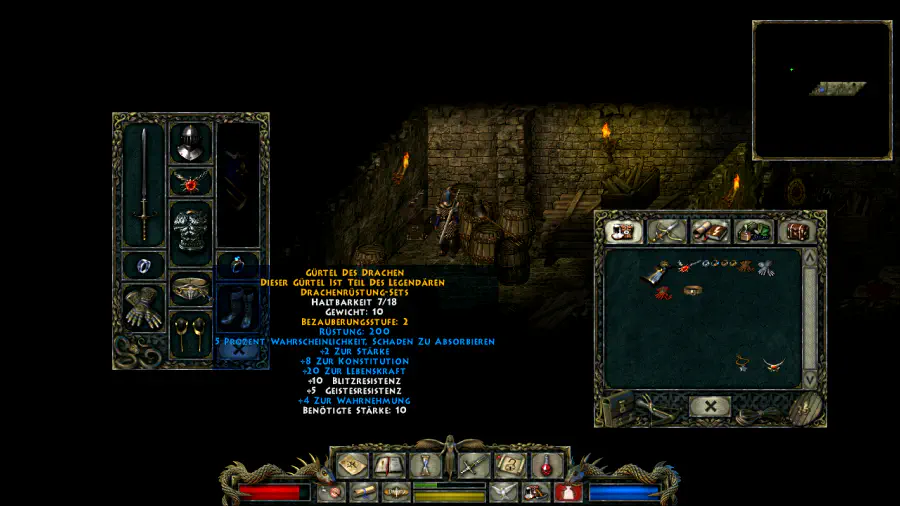This screenshot has height=506, width=900.
Task: Switch to the weapons inventory tab
Action: tap(665, 231)
